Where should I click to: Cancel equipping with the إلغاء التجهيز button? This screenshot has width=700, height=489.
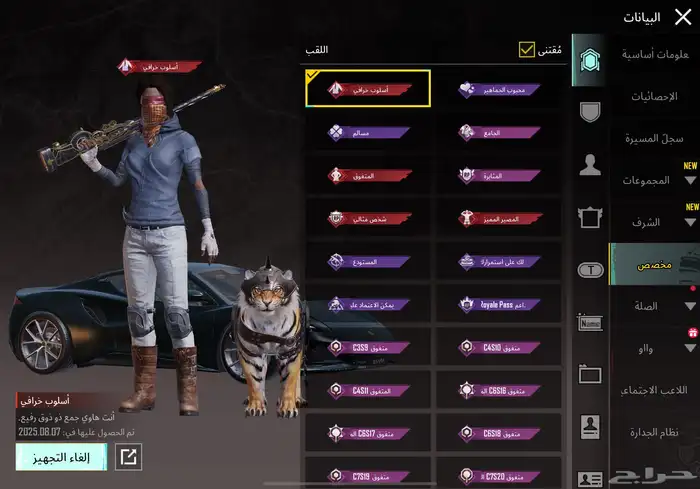(x=61, y=457)
